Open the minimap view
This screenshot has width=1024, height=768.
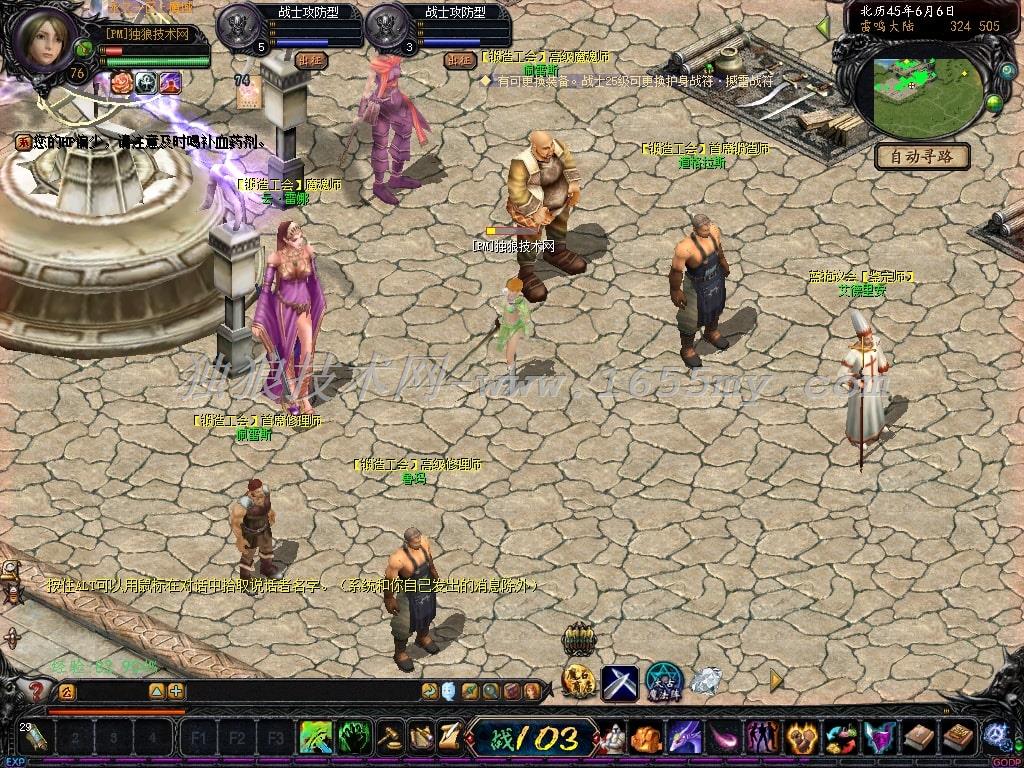(x=918, y=97)
